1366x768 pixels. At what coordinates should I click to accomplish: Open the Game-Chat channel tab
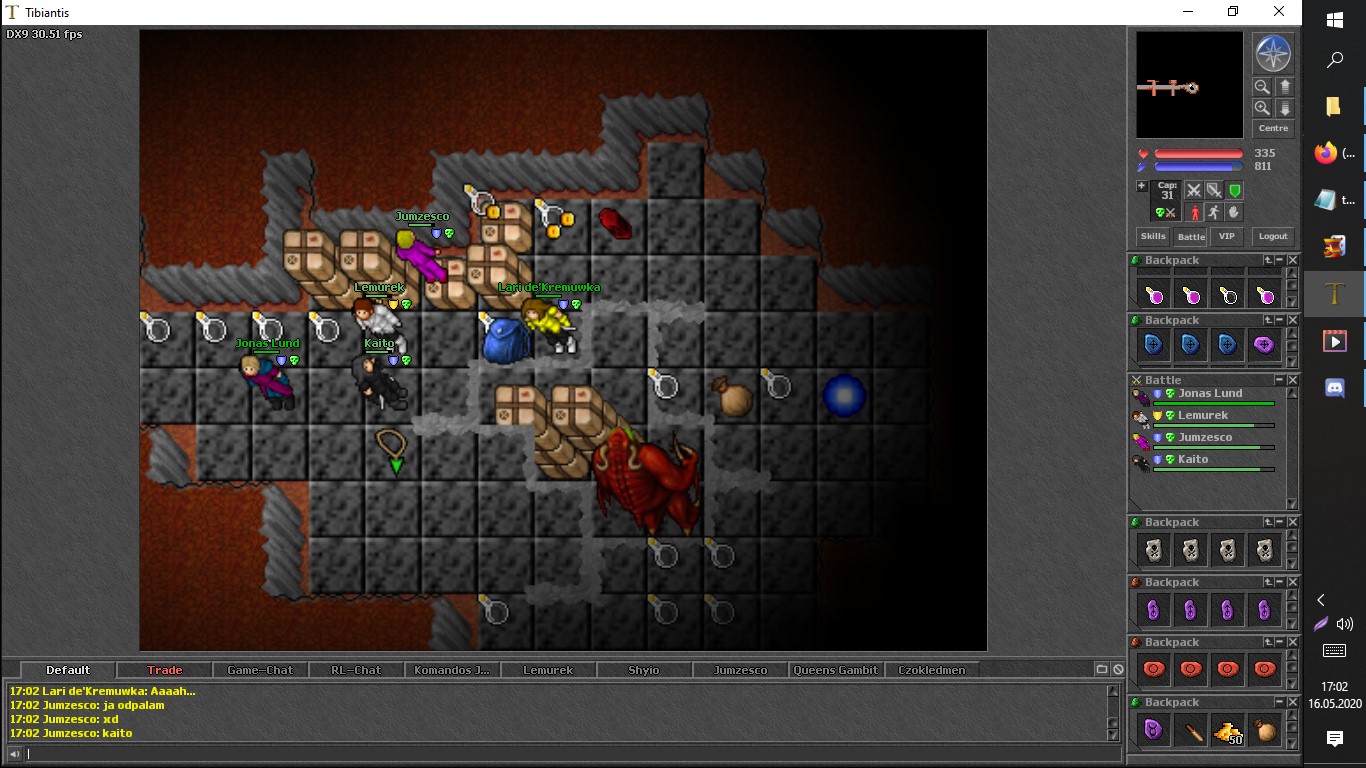point(260,670)
